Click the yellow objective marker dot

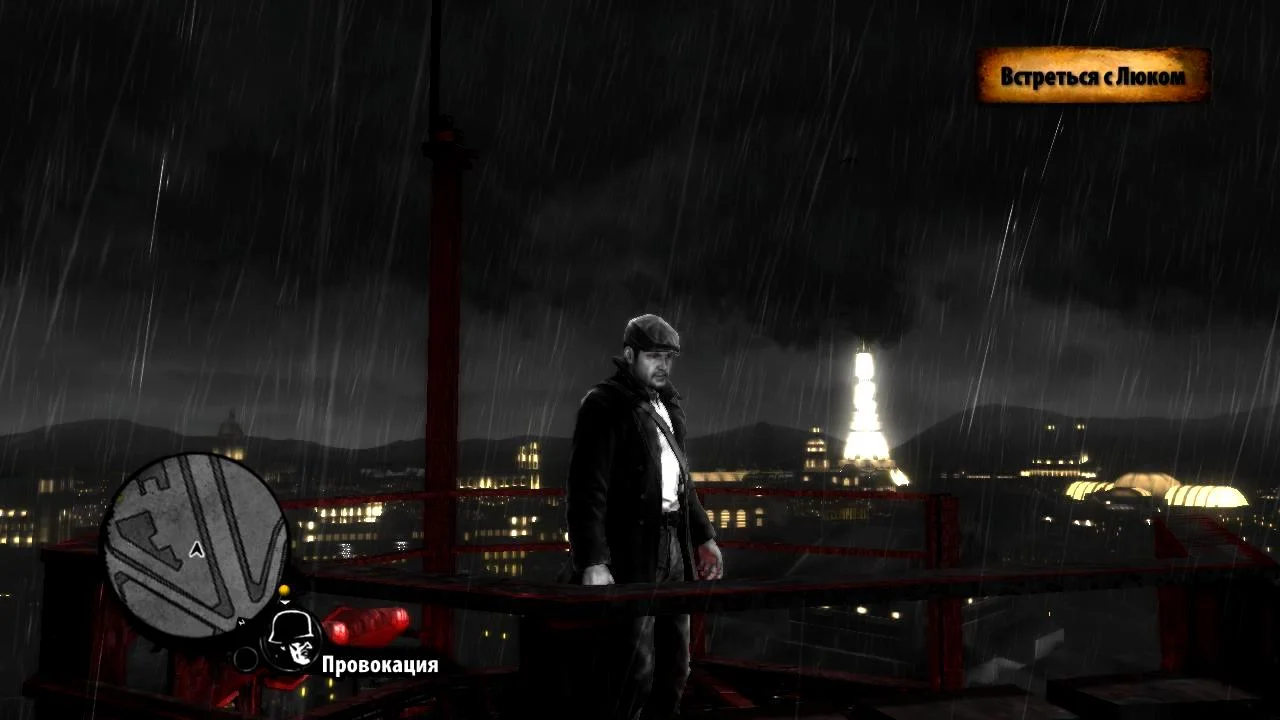pyautogui.click(x=284, y=591)
